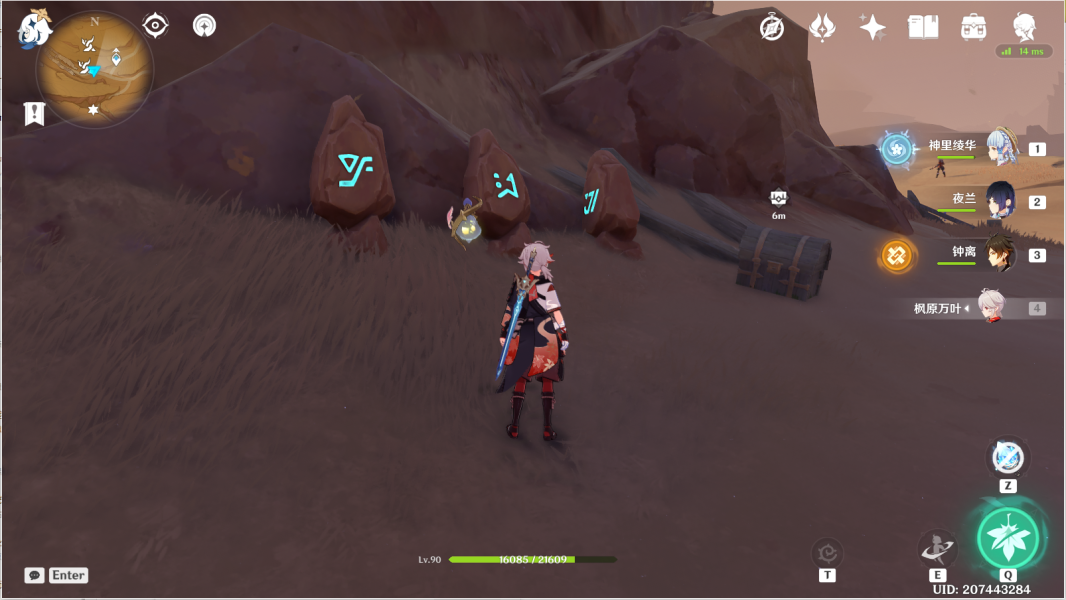Open the chat box speech bubble
The width and height of the screenshot is (1066, 600).
click(x=35, y=575)
